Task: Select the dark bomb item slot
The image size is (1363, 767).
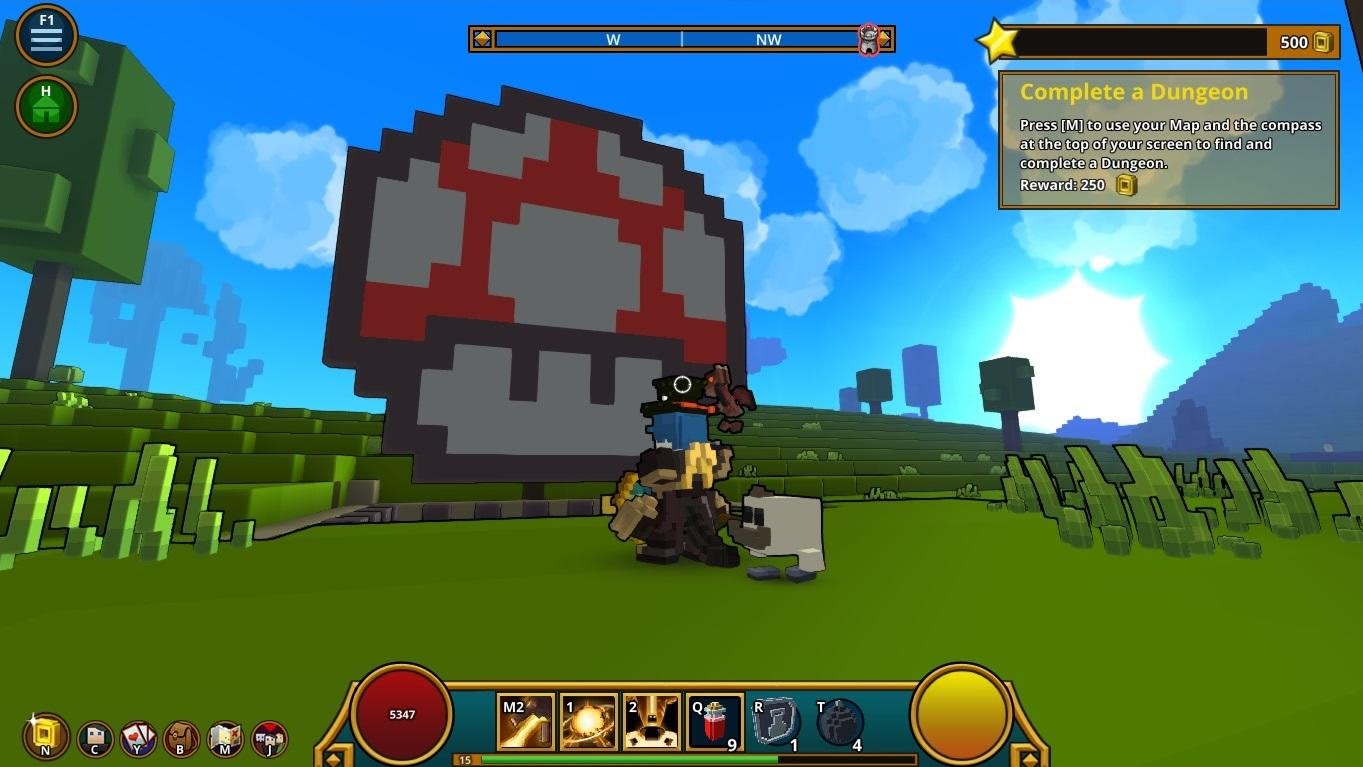Action: 840,722
